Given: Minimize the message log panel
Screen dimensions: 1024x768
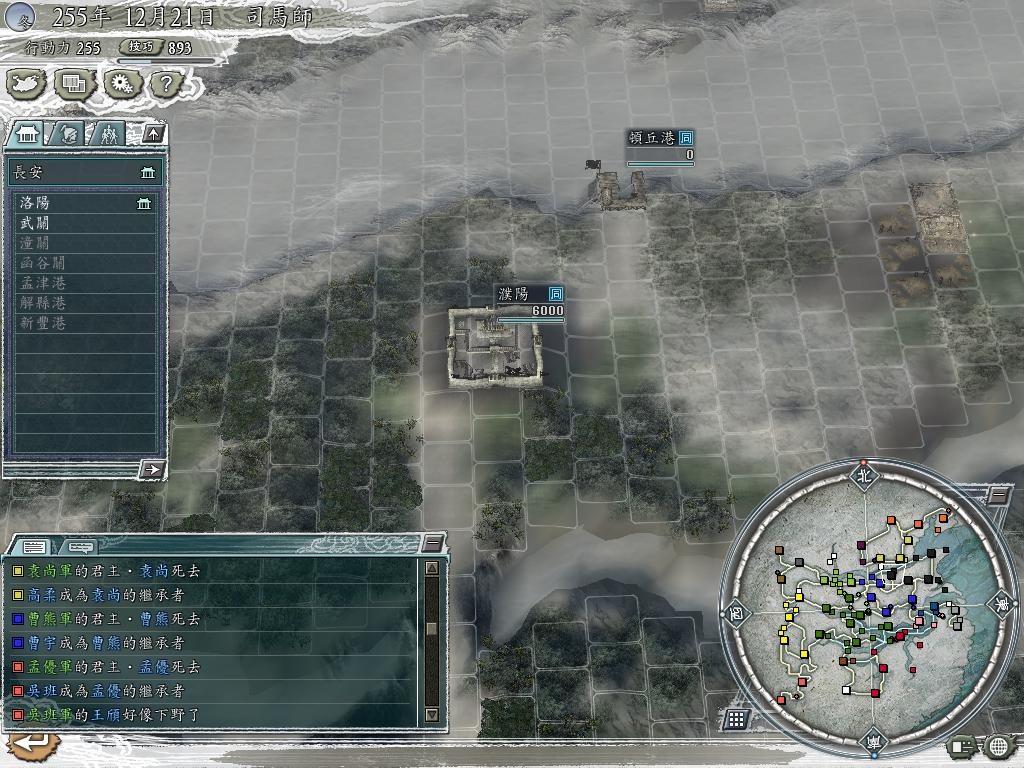Looking at the screenshot, I should (432, 543).
